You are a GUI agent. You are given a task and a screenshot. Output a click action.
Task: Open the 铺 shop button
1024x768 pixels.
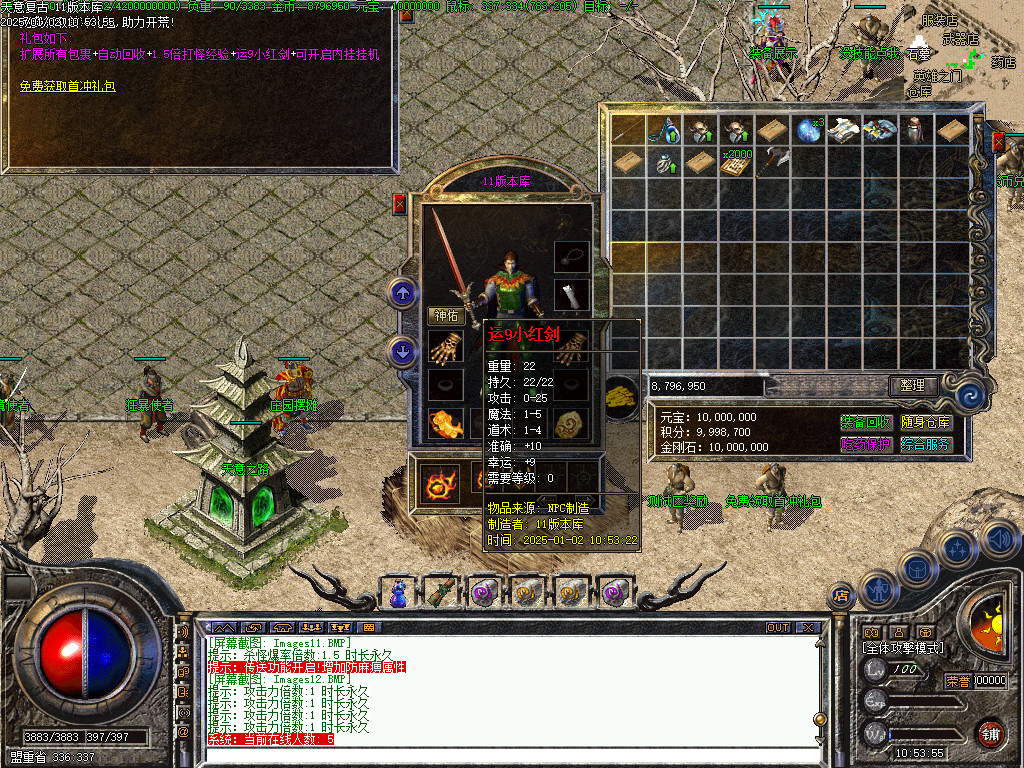990,733
